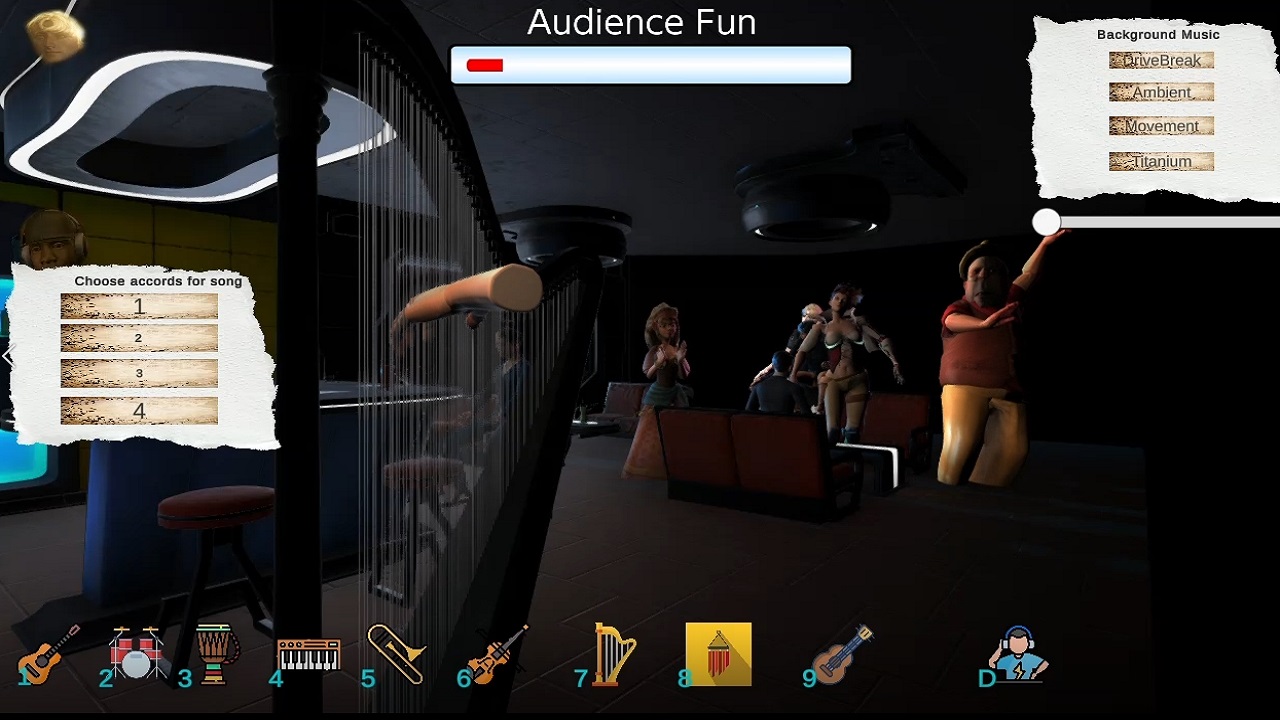Screen dimensions: 1280x720
Task: Play background music track DriveBreak
Action: coord(1161,60)
